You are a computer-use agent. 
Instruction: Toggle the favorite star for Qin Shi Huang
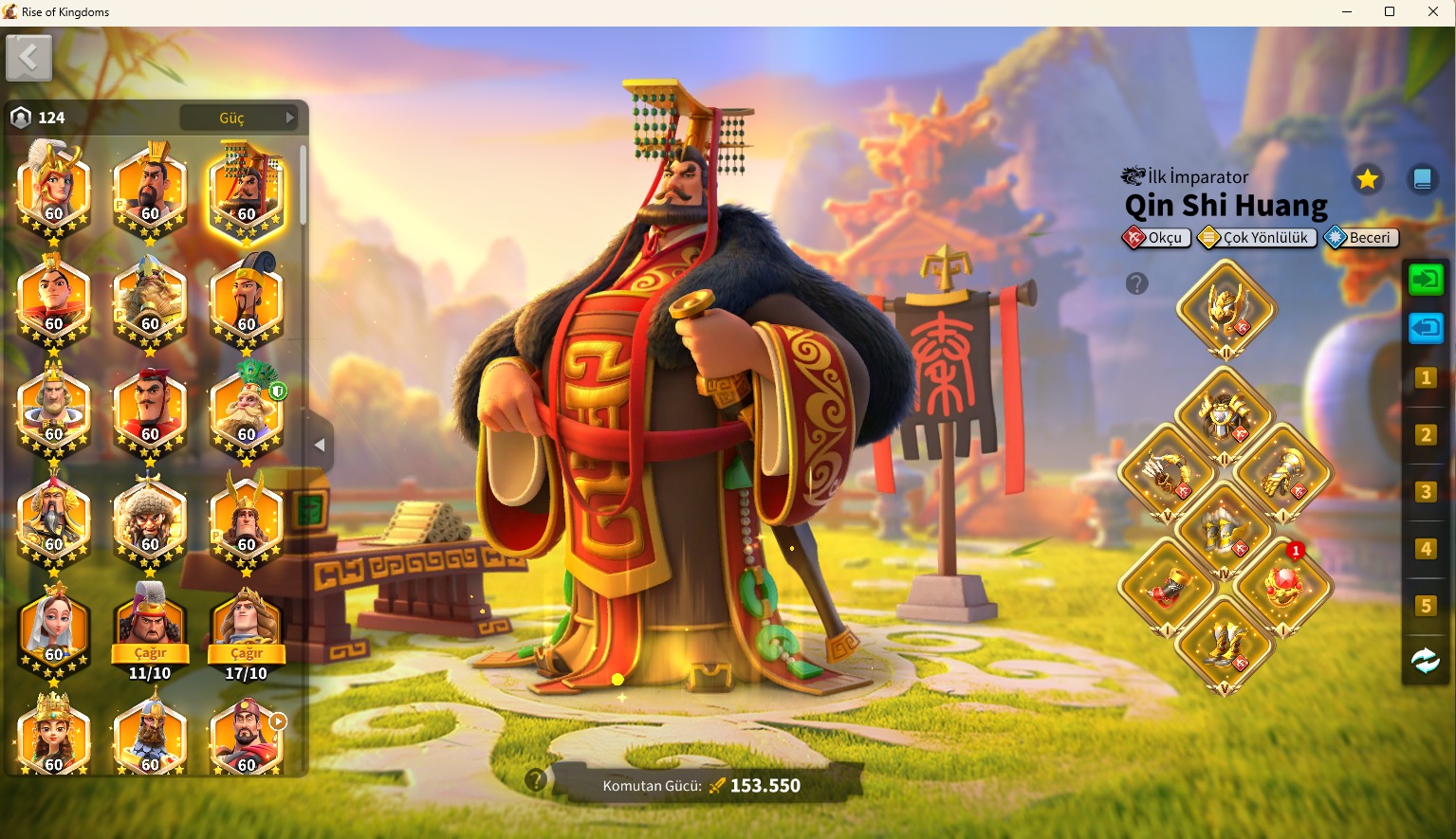tap(1367, 179)
